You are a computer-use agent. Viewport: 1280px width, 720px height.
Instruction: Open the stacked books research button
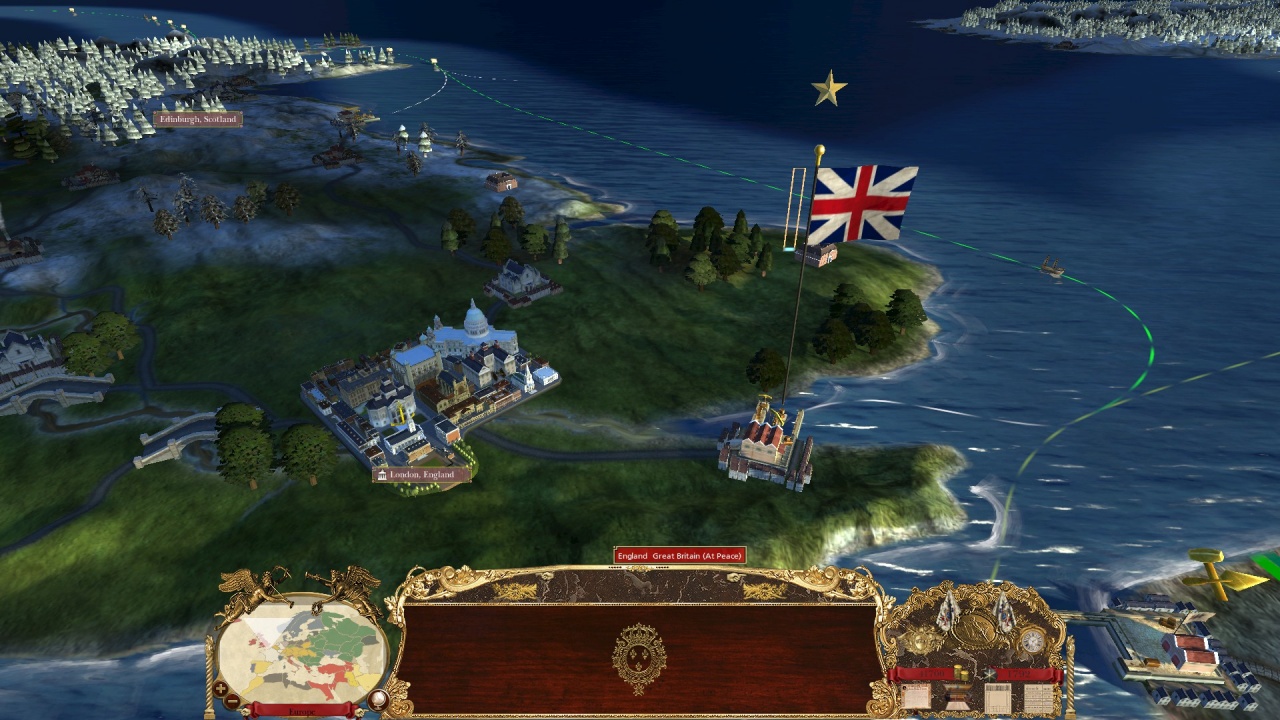coord(958,697)
